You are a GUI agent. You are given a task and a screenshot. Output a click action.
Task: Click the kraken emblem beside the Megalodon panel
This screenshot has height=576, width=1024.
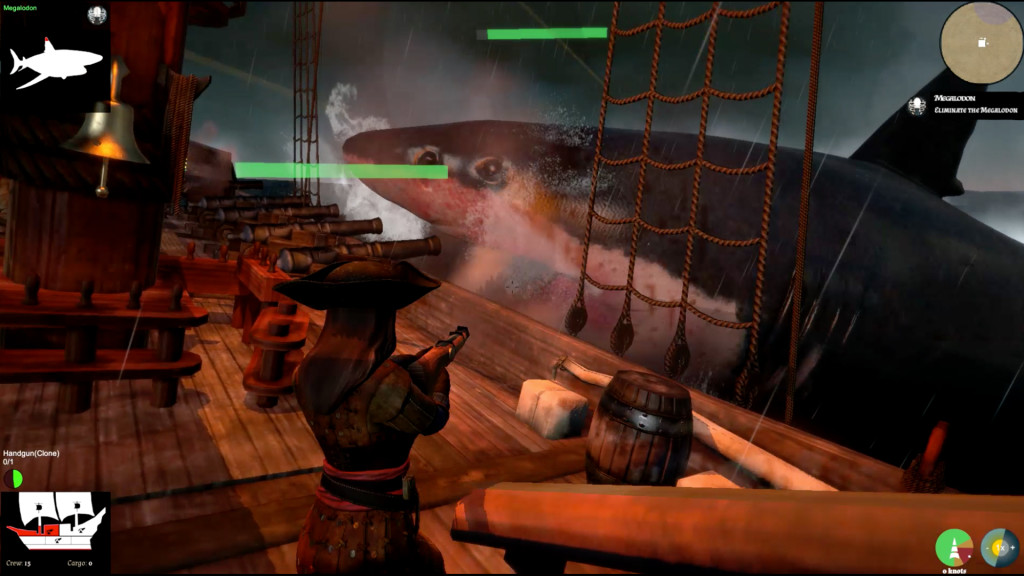97,14
